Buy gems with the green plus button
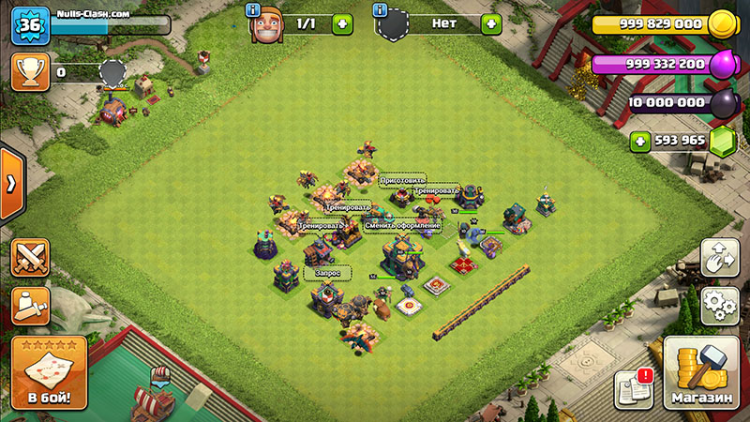This screenshot has width=750, height=422. 640,141
